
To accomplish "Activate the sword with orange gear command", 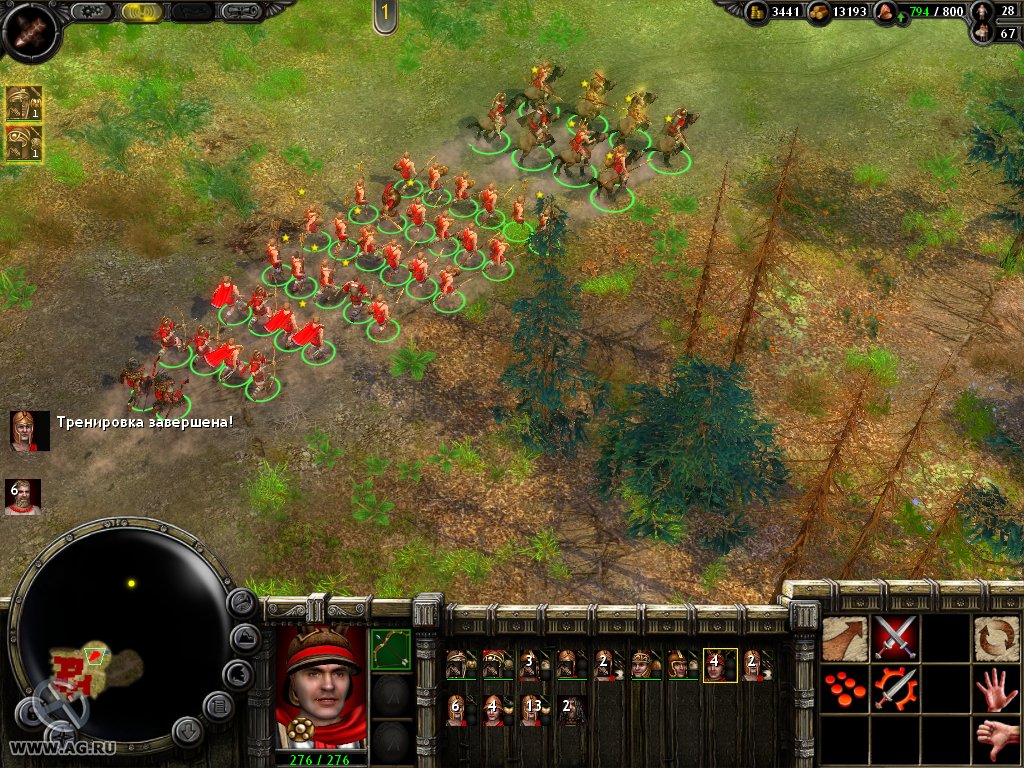I will pyautogui.click(x=895, y=689).
